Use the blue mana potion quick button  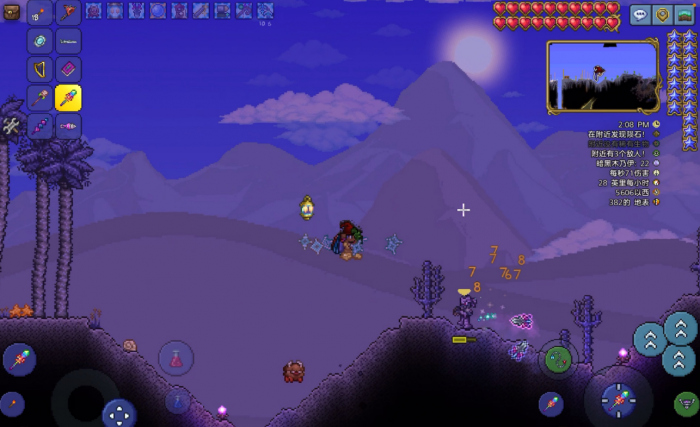(176, 400)
